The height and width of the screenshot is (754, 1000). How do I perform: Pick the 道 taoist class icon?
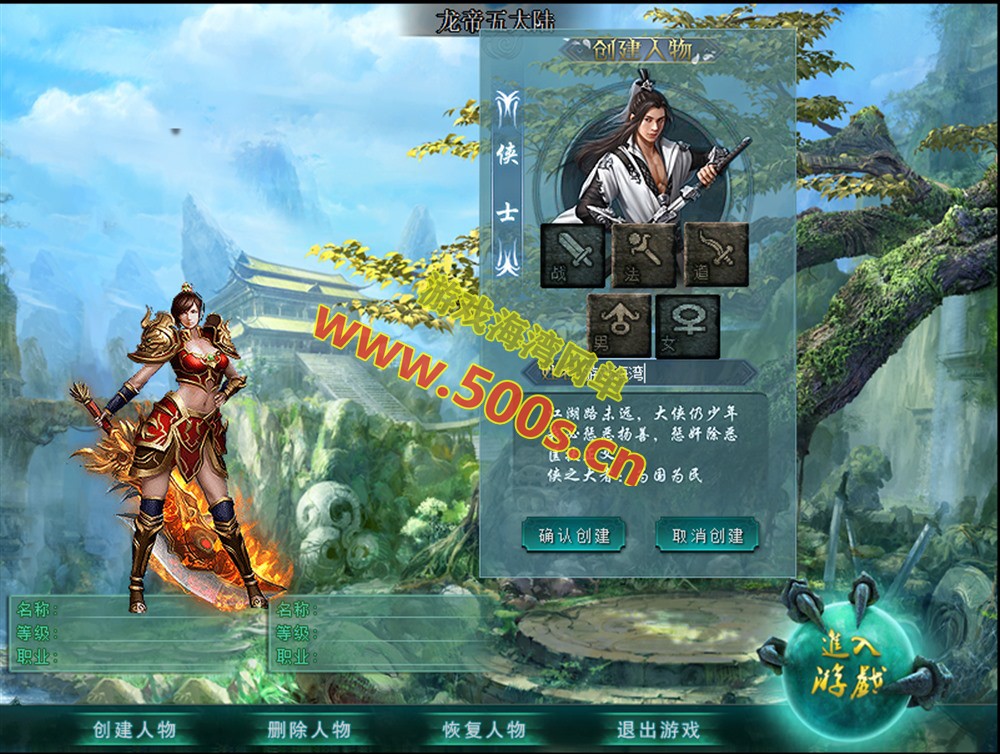[717, 256]
